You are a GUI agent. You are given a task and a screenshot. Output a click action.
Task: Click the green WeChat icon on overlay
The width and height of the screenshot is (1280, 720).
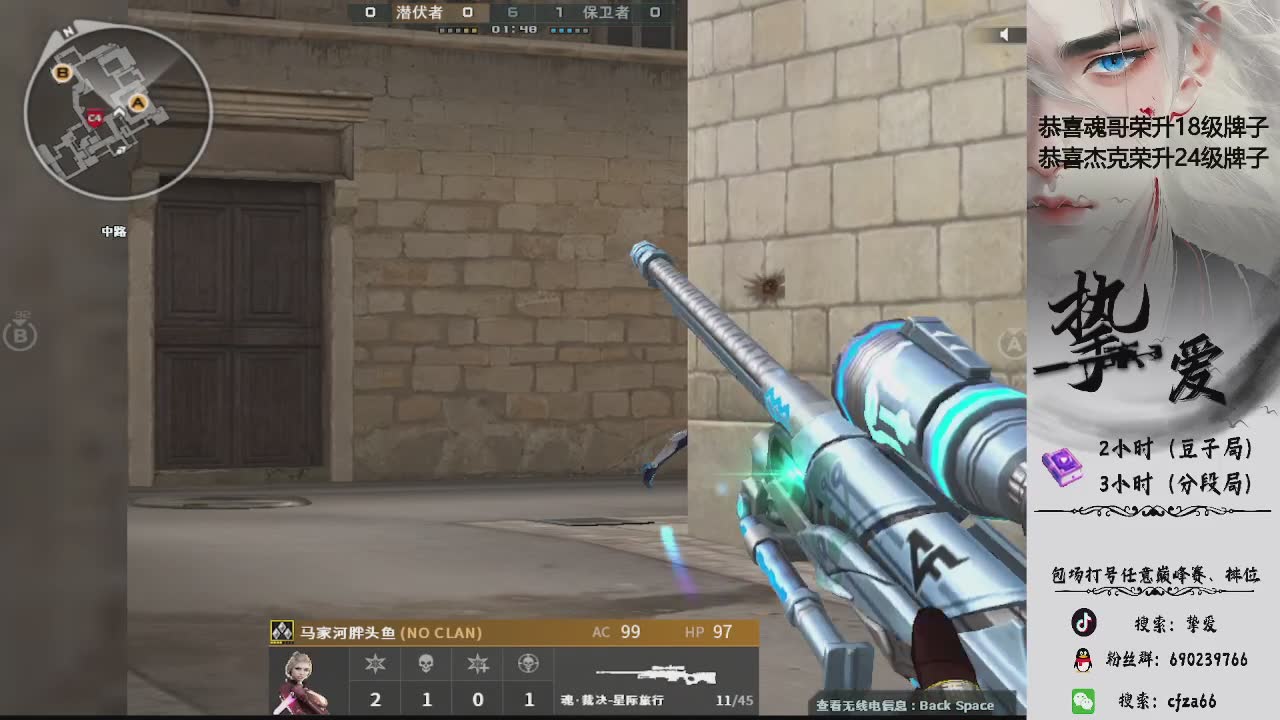(1083, 700)
